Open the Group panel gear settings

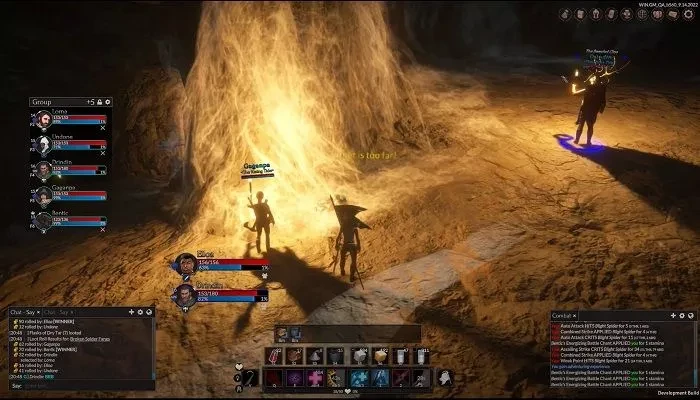coord(109,102)
